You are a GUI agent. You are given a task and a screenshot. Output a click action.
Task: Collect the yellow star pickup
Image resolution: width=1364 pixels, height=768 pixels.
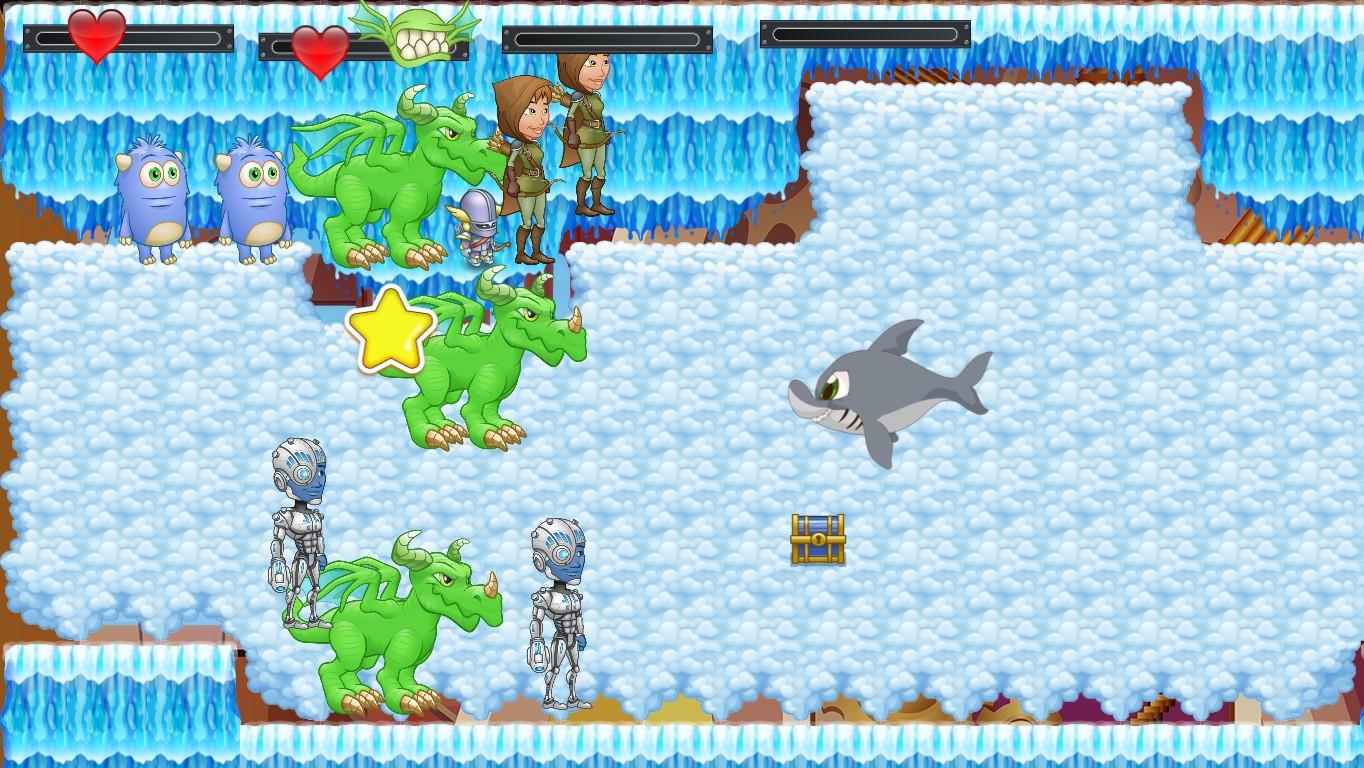point(393,330)
